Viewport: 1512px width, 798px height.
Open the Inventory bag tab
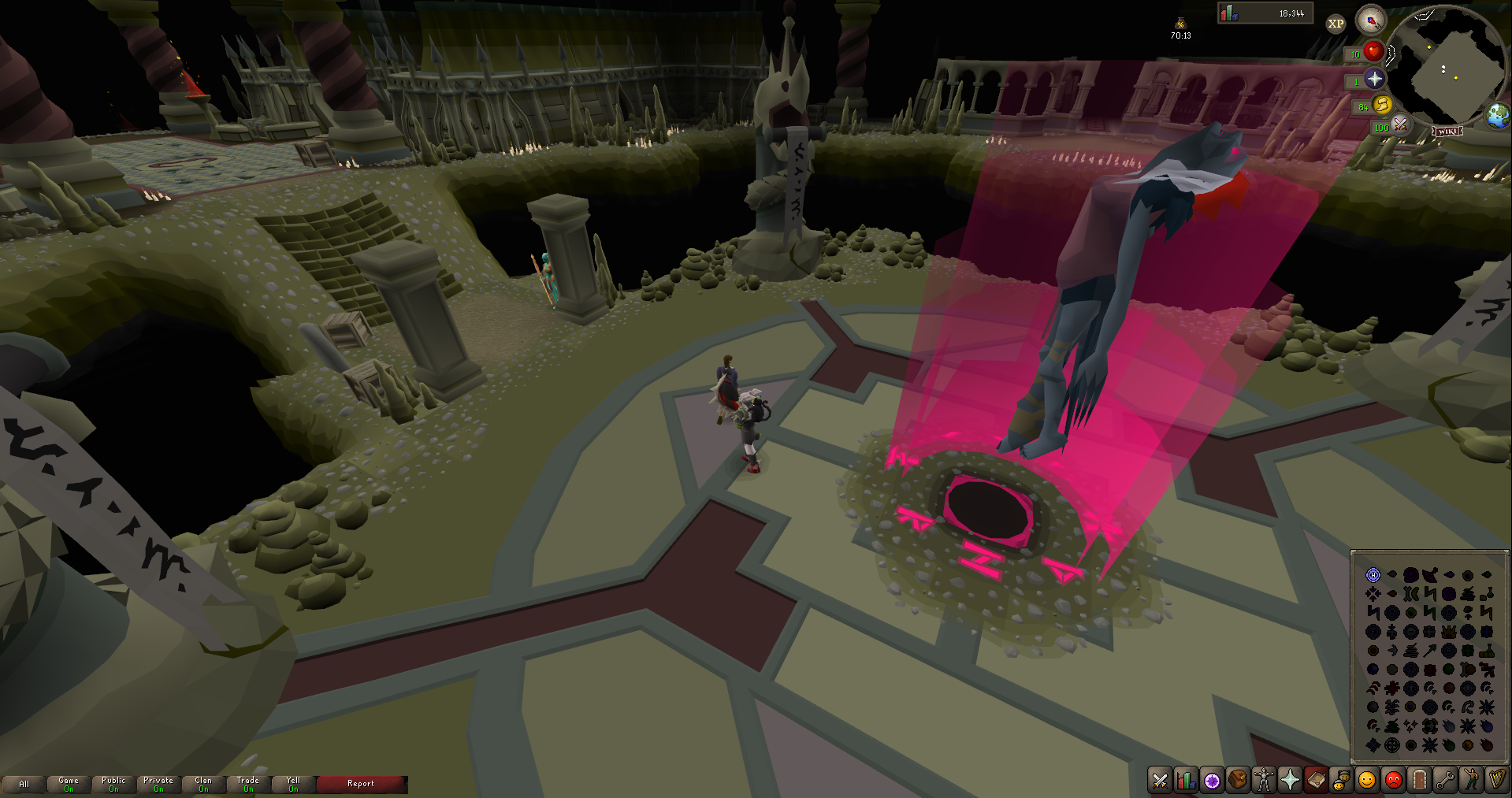[x=1237, y=781]
